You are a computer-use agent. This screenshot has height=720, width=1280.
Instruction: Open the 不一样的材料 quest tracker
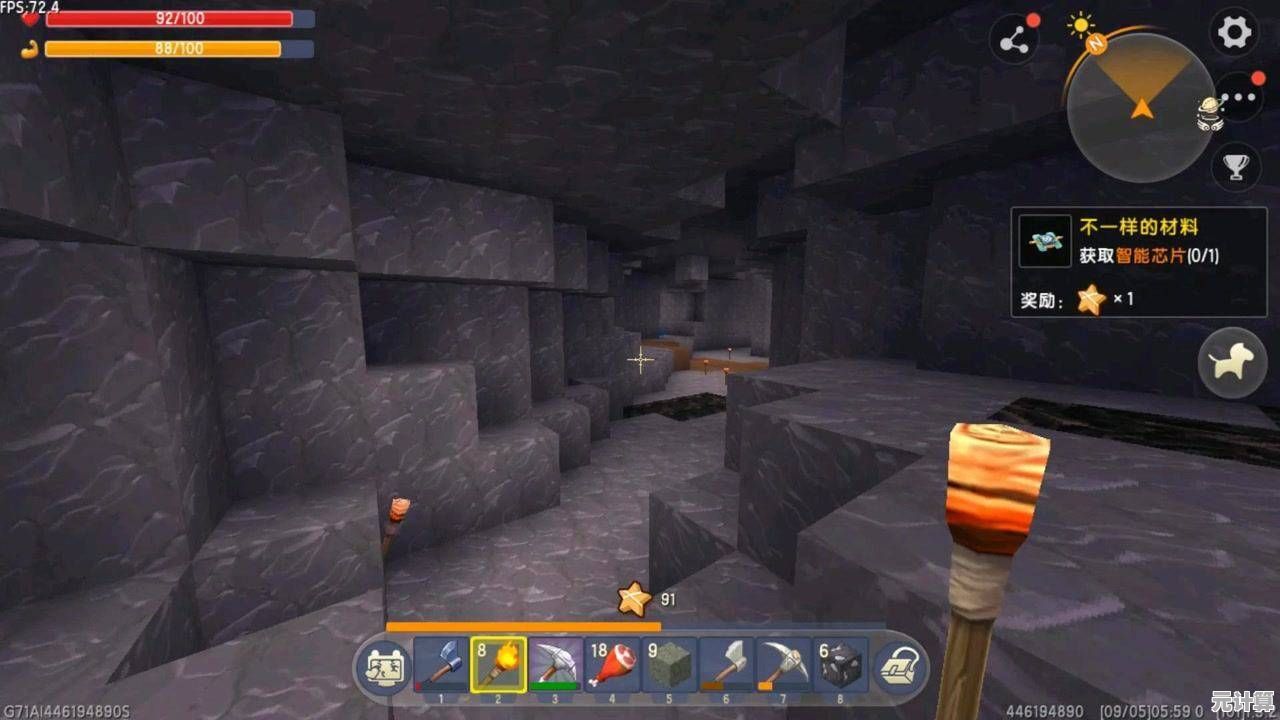pyautogui.click(x=1138, y=262)
